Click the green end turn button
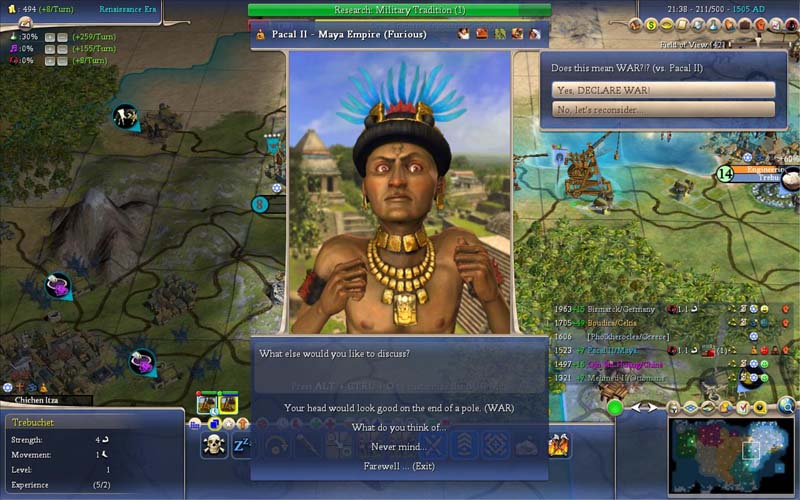The height and width of the screenshot is (500, 800). pyautogui.click(x=614, y=407)
